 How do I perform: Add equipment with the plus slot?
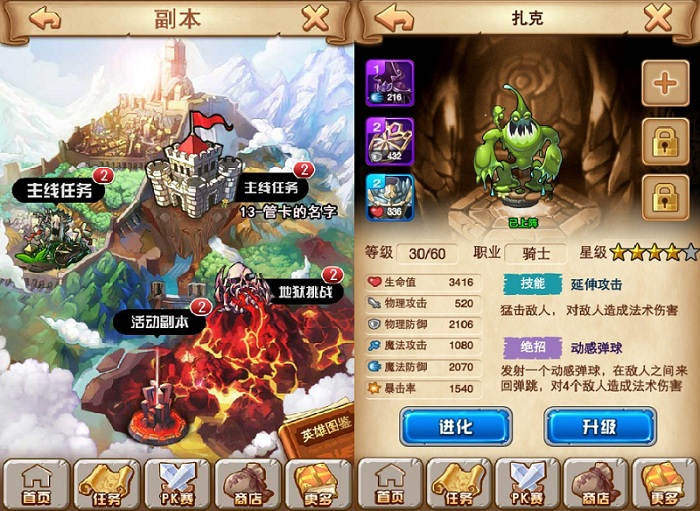(x=664, y=83)
